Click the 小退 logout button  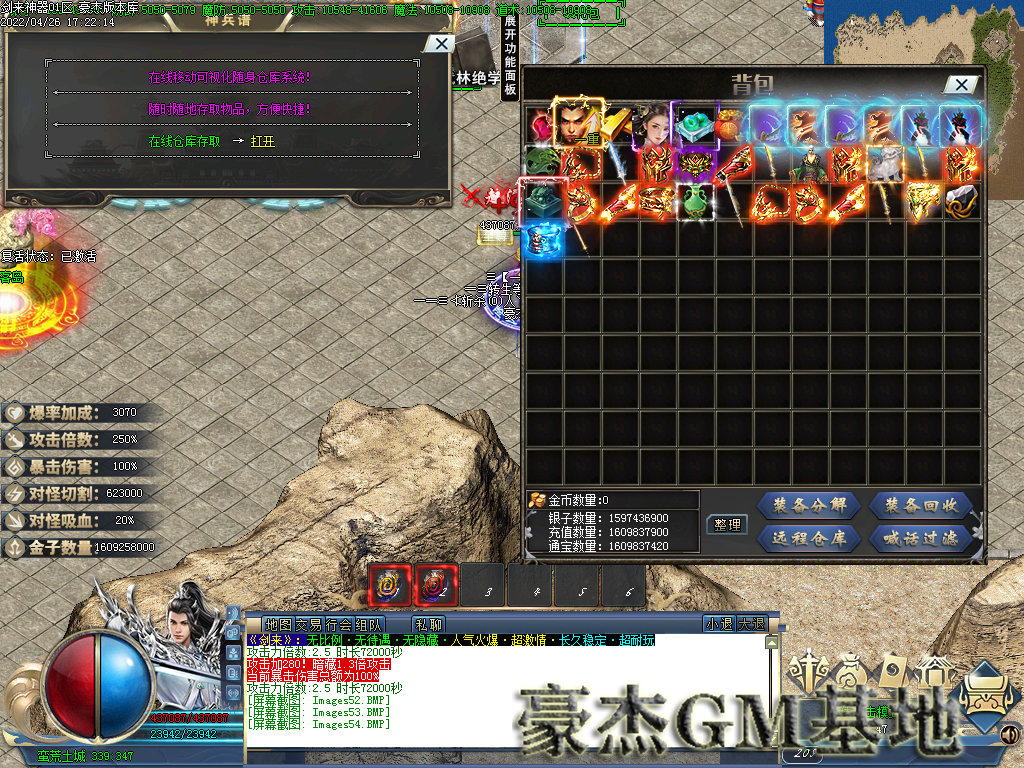(x=718, y=624)
